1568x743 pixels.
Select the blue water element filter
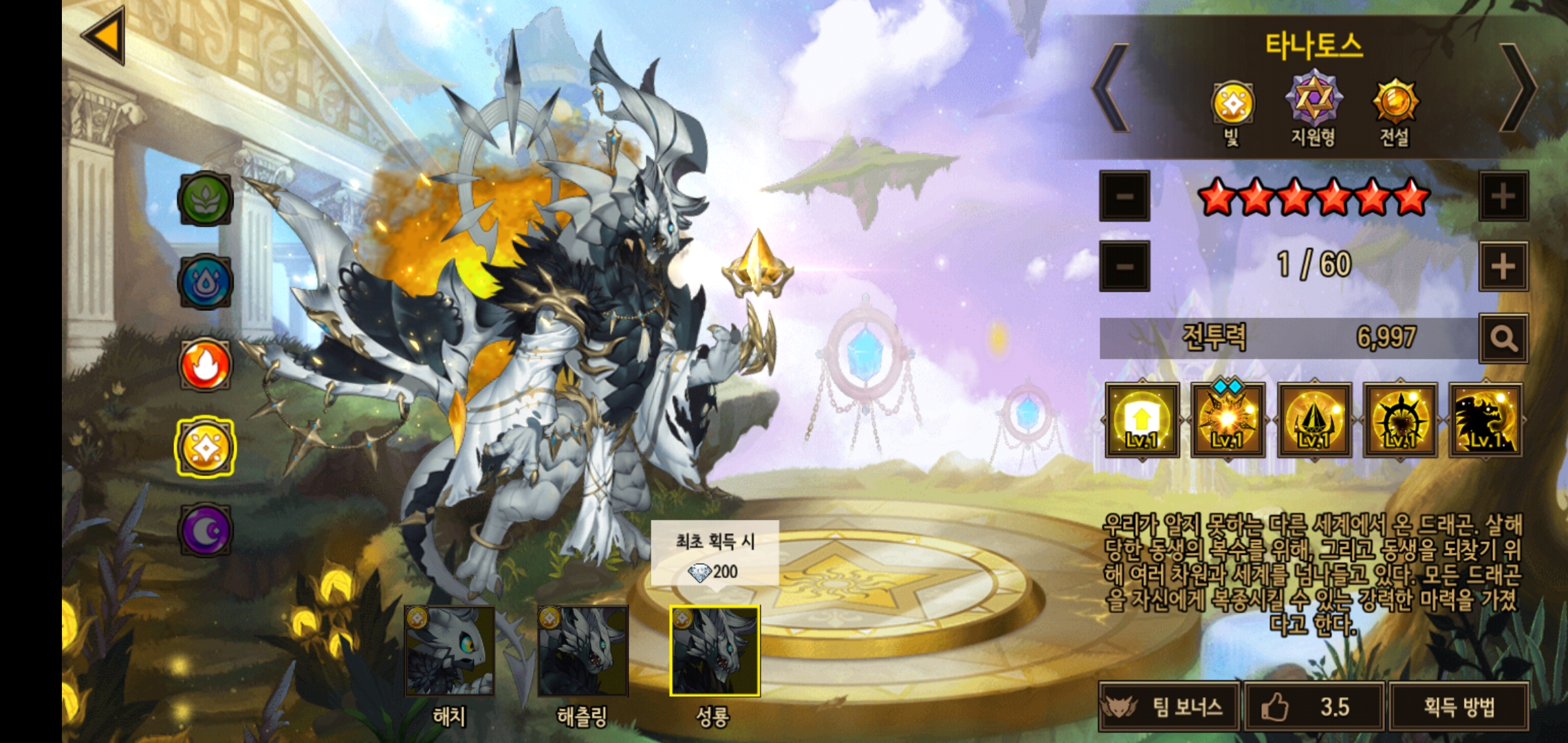click(205, 282)
